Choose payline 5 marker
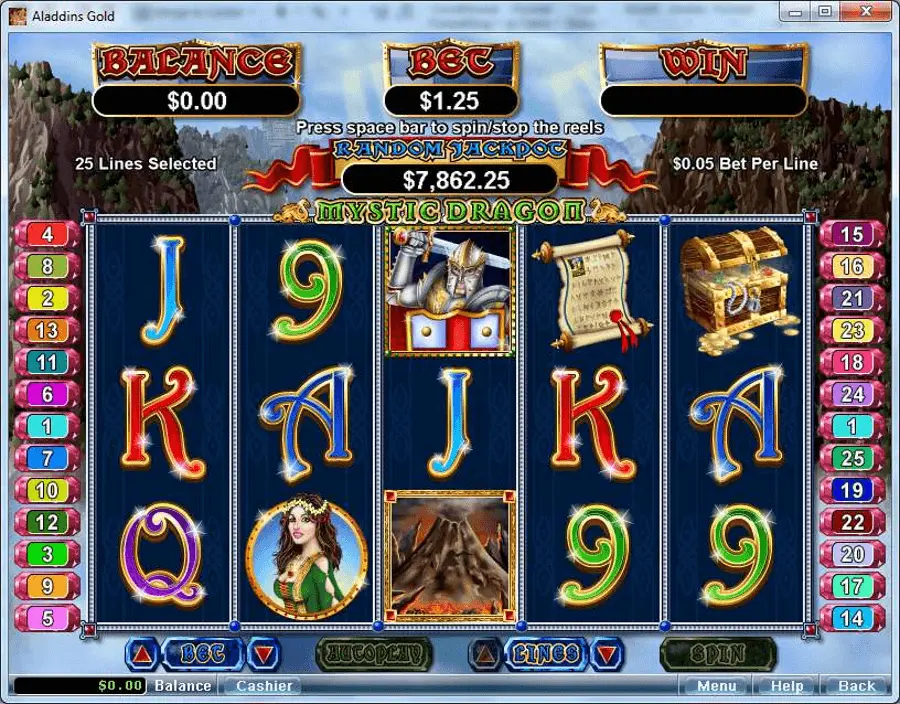900x704 pixels. 47,618
